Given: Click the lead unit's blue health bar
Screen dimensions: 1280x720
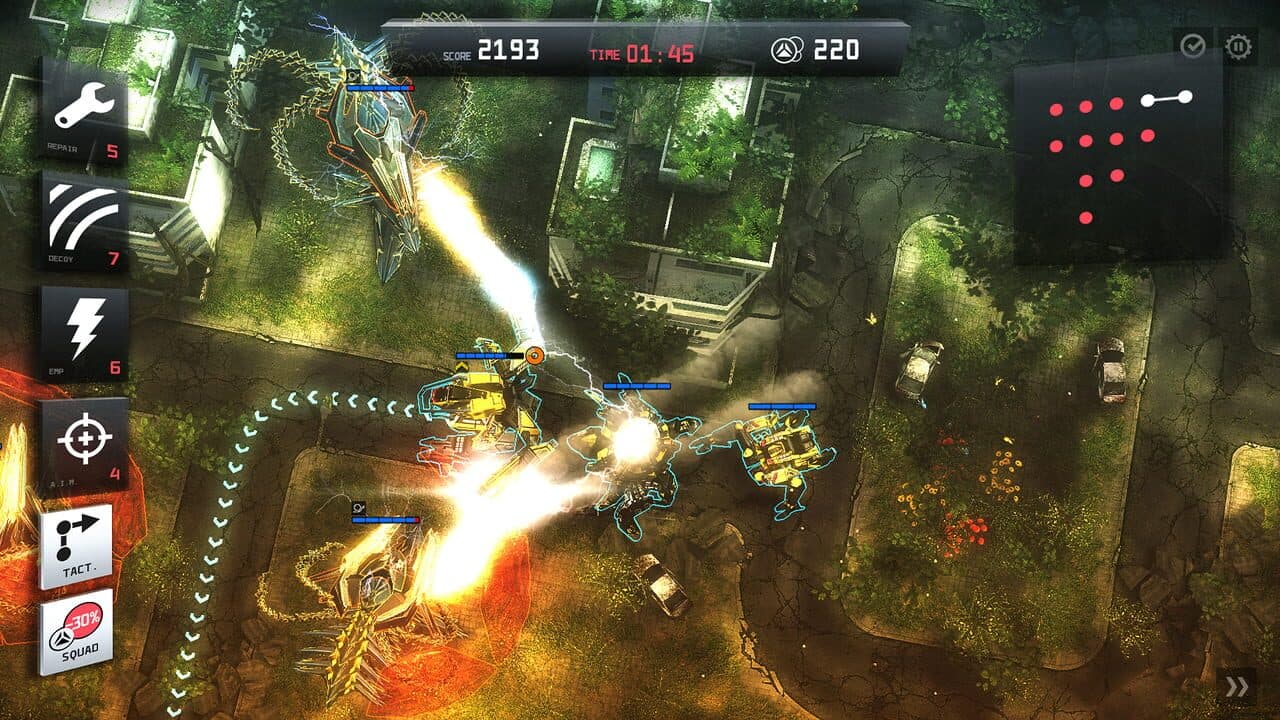Looking at the screenshot, I should tap(480, 356).
